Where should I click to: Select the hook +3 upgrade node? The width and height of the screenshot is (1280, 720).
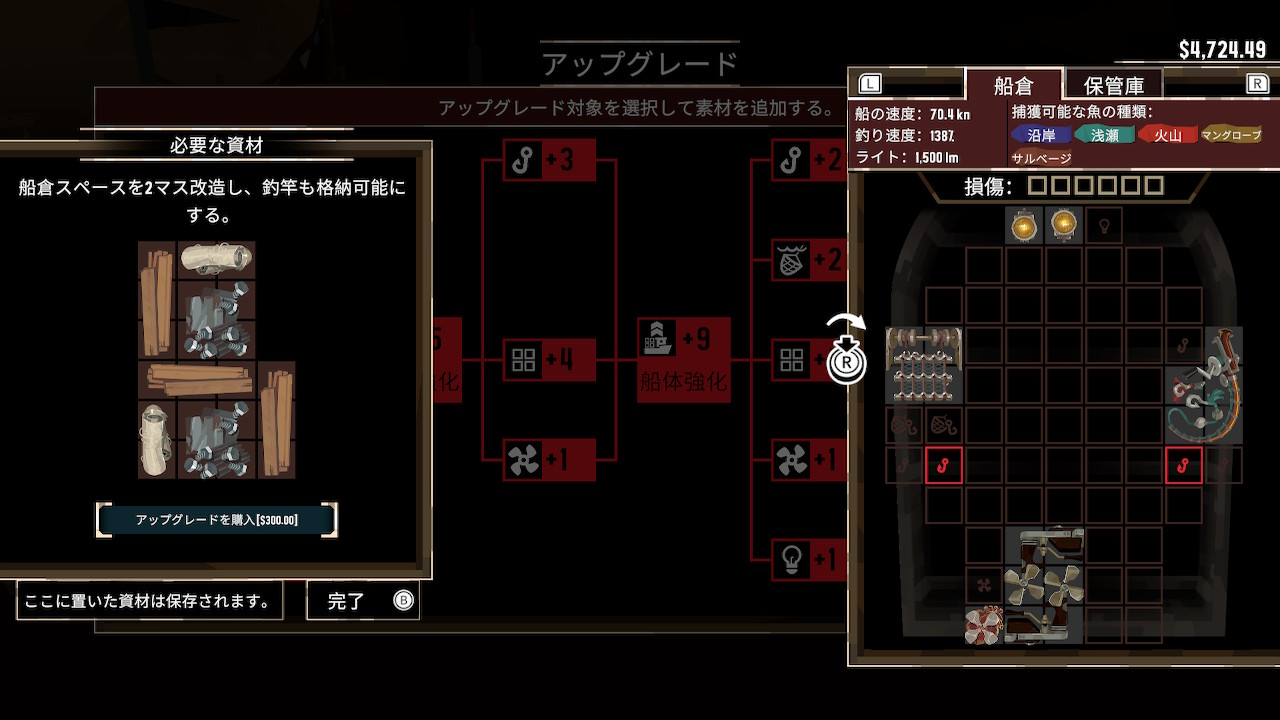(x=549, y=160)
